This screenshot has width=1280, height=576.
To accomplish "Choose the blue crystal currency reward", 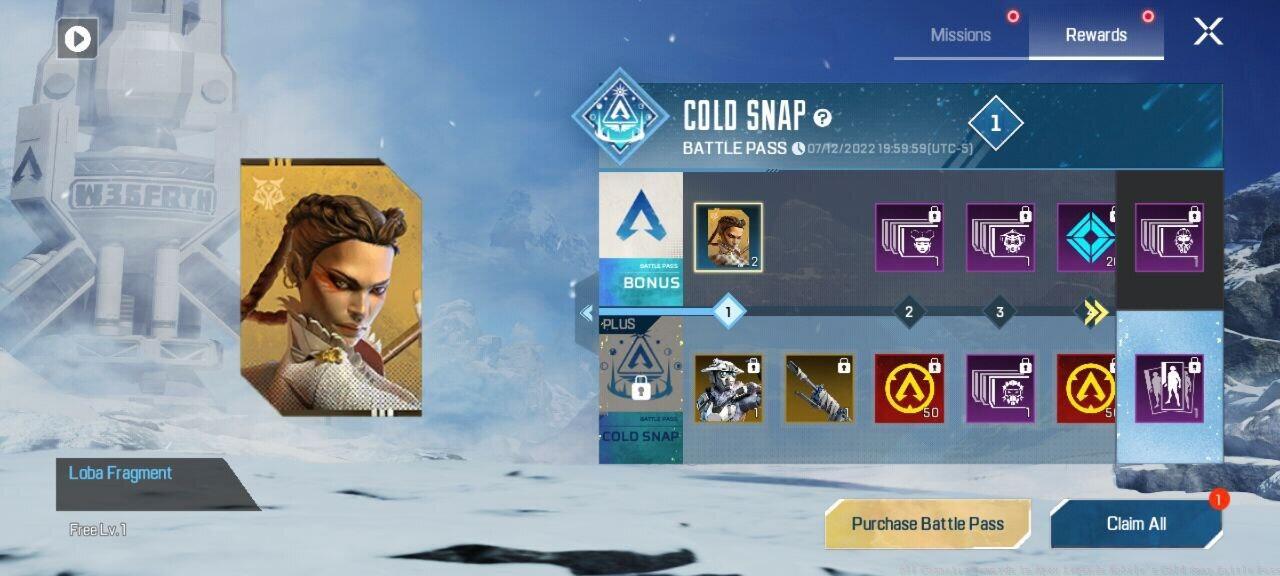I will pos(1087,237).
